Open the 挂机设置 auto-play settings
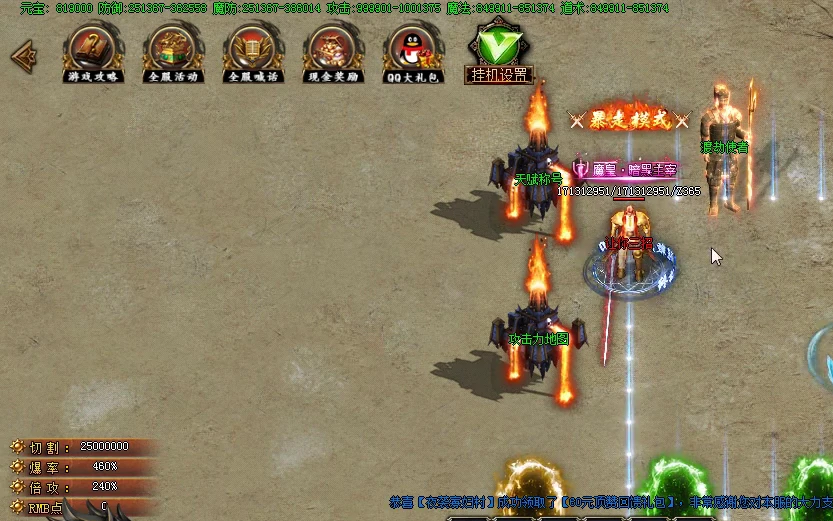The height and width of the screenshot is (521, 833). pyautogui.click(x=498, y=52)
